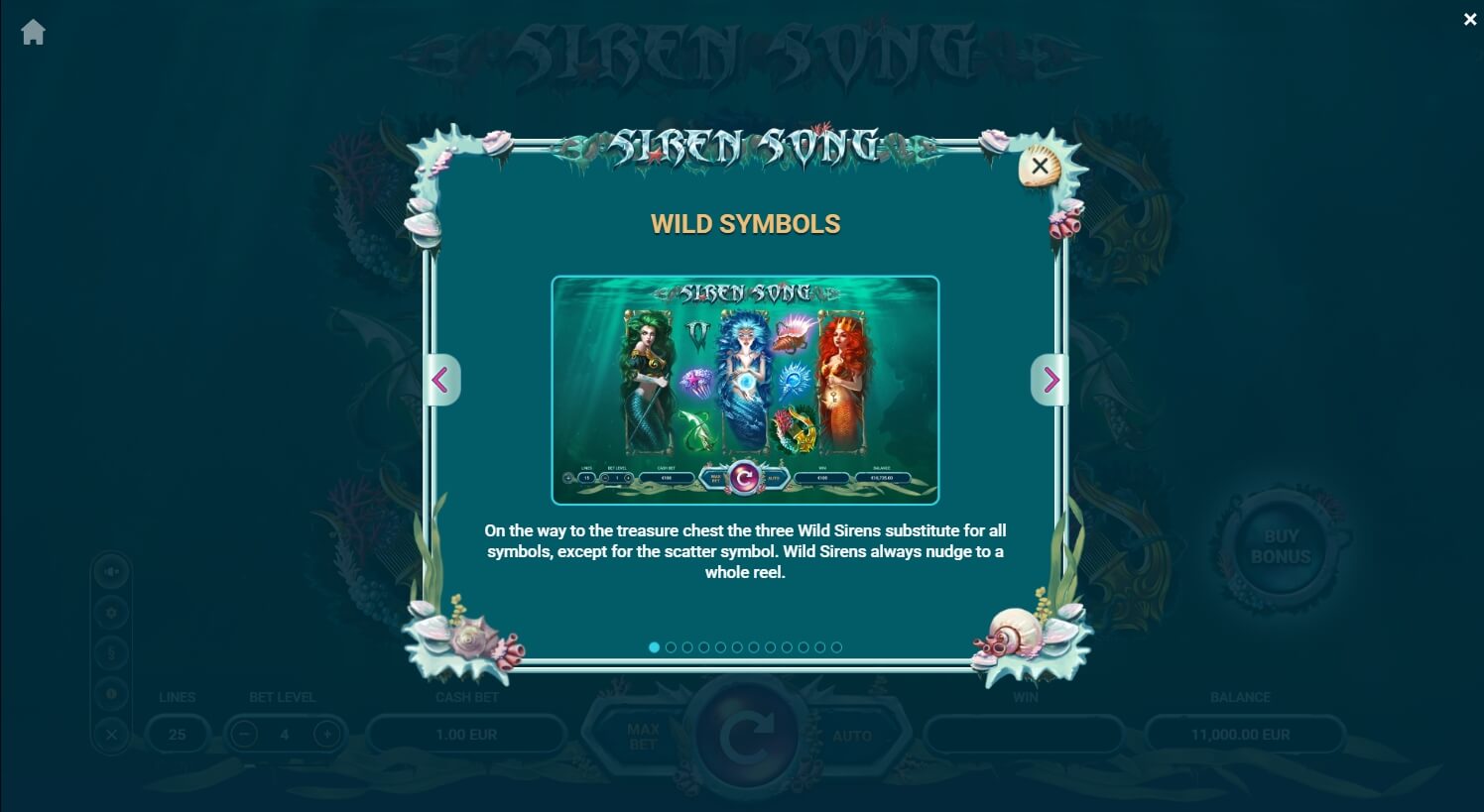Image resolution: width=1484 pixels, height=812 pixels.
Task: Click the BUY BONUS button
Action: 1280,548
